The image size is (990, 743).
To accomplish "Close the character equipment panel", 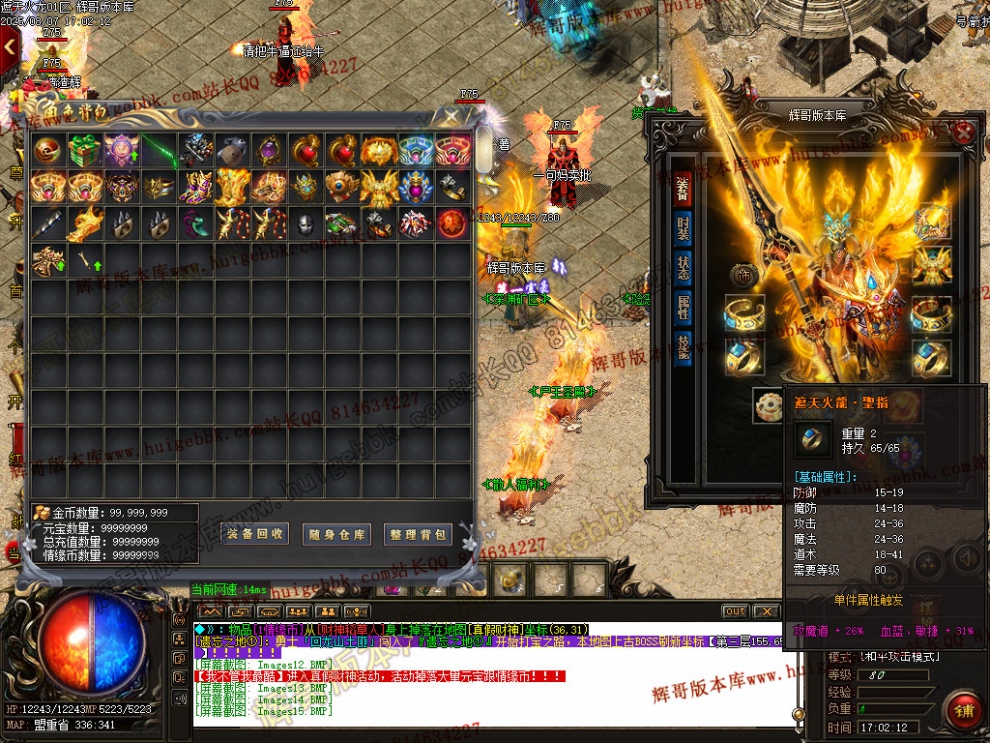I will coord(964,131).
